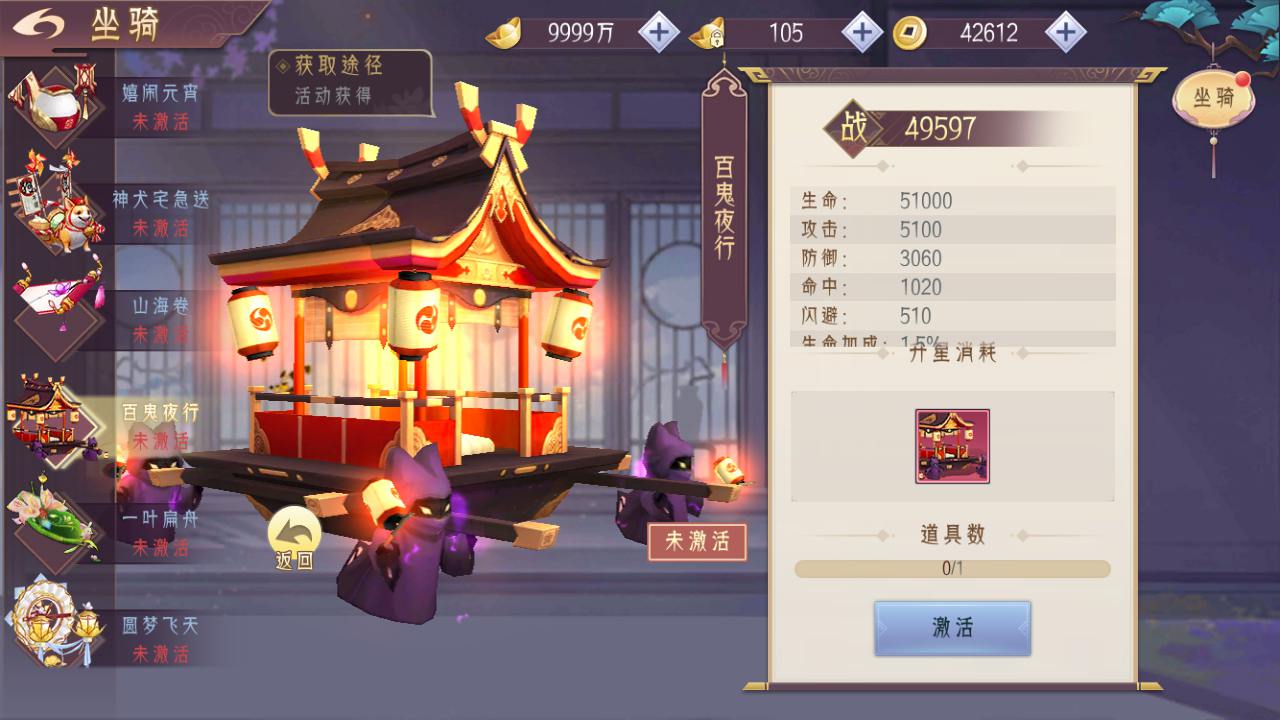The image size is (1280, 720).
Task: Tap the 激活 activate button
Action: (x=952, y=628)
